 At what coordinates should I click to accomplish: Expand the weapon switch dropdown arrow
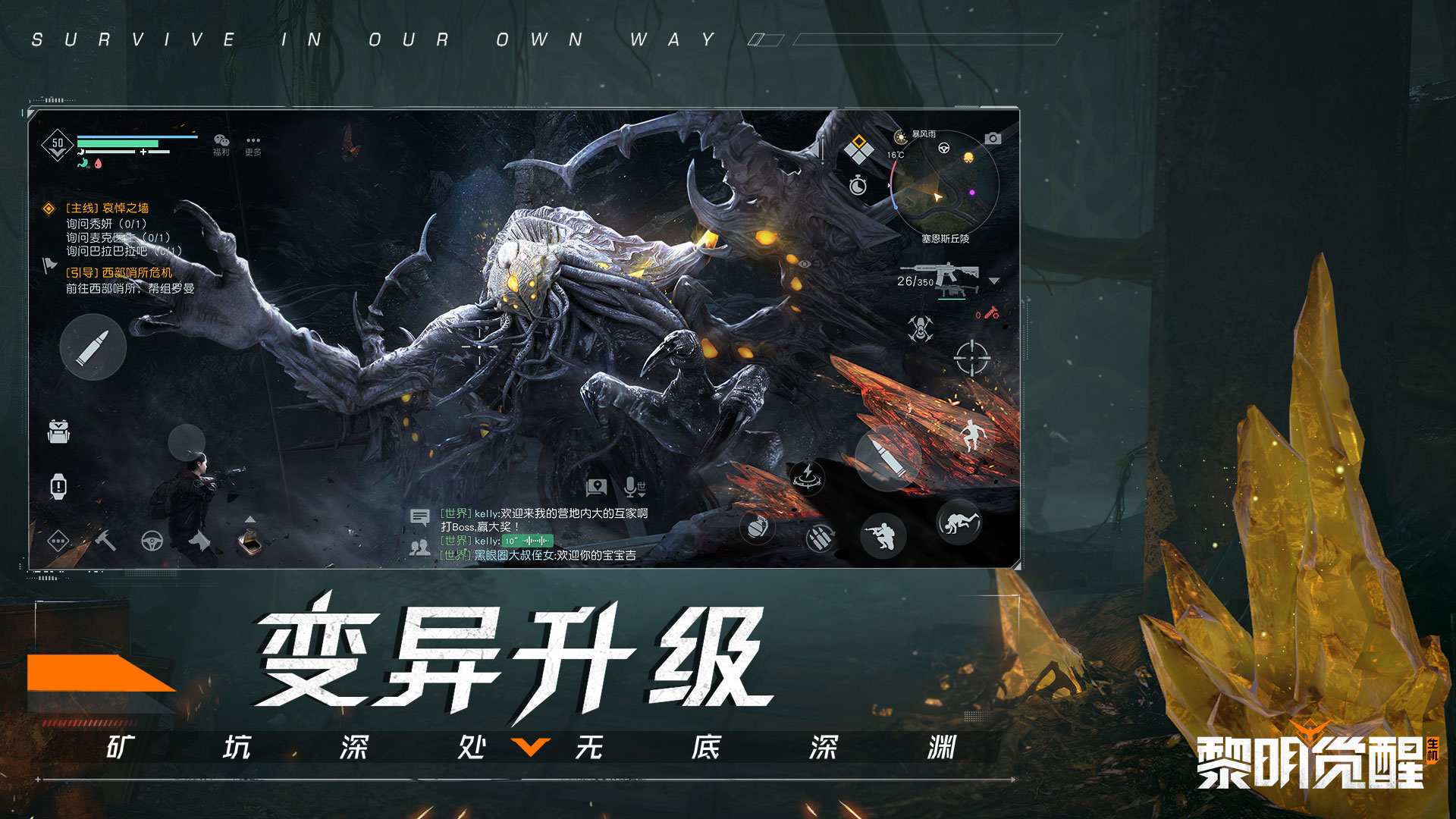point(994,281)
